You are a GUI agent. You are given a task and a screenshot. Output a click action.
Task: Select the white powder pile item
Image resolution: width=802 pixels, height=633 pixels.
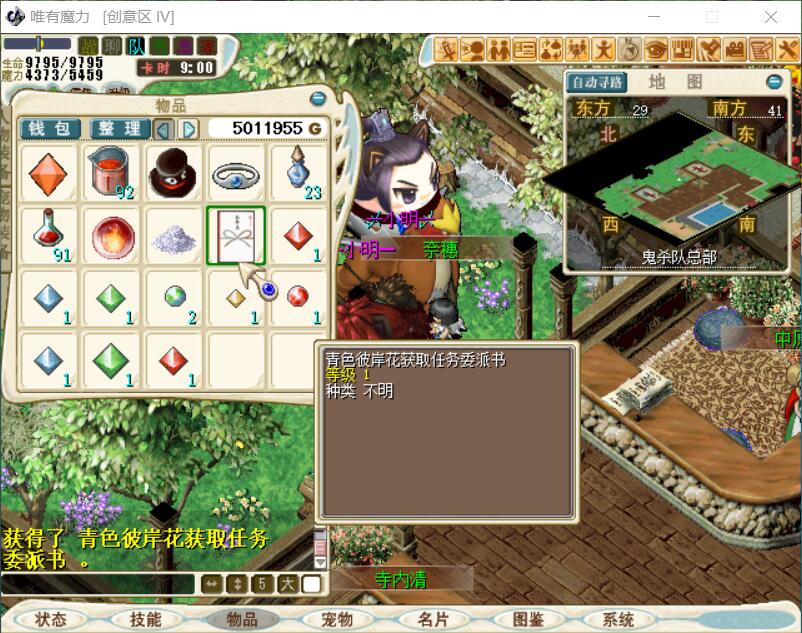[174, 236]
